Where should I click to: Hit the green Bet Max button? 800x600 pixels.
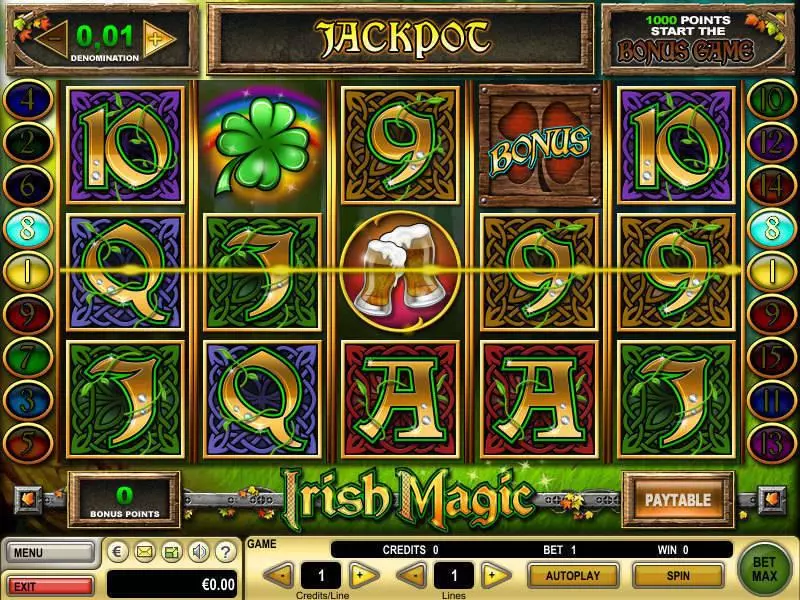tap(766, 568)
